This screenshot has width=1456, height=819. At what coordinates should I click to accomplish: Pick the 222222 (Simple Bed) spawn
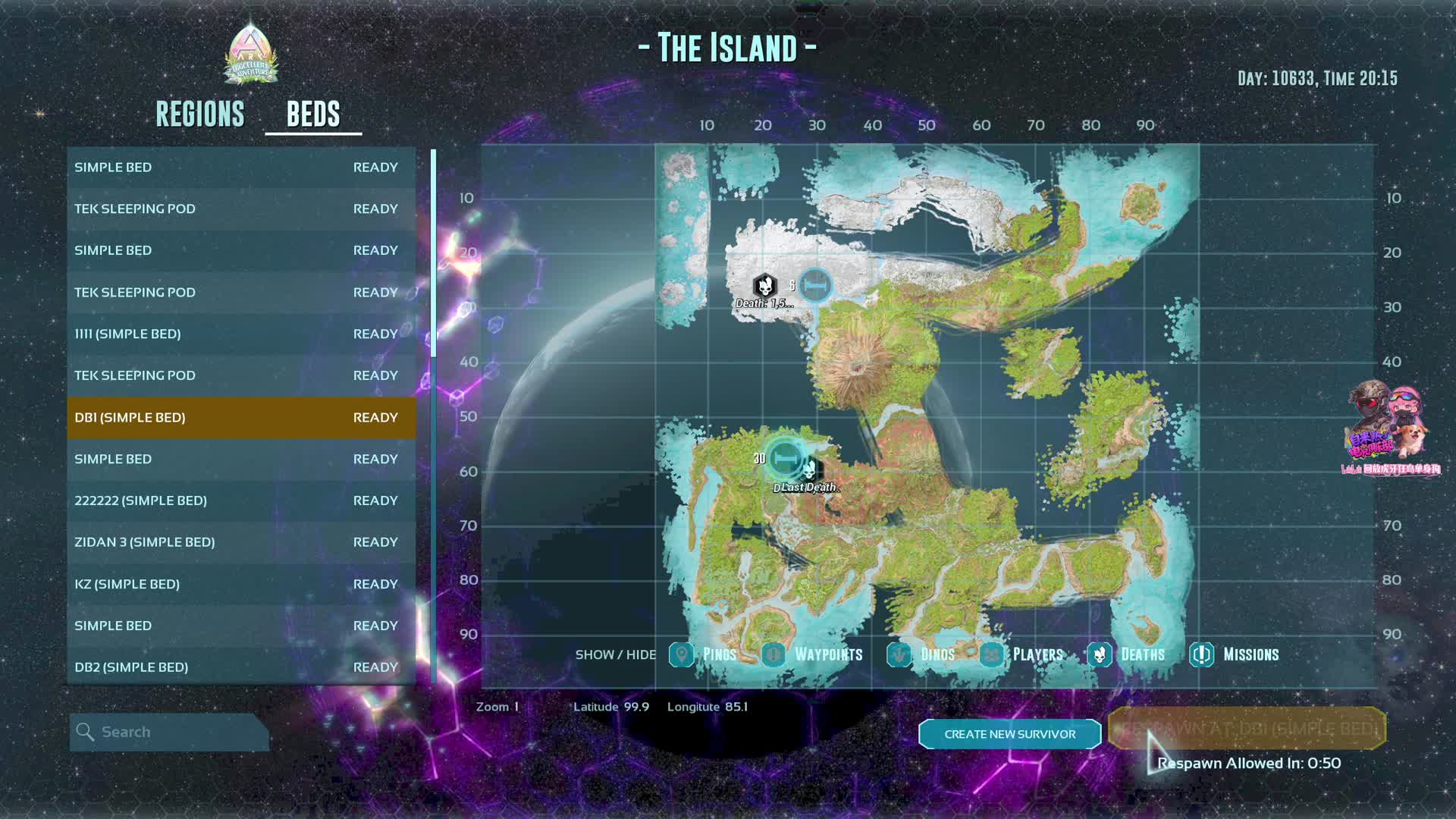pos(241,501)
